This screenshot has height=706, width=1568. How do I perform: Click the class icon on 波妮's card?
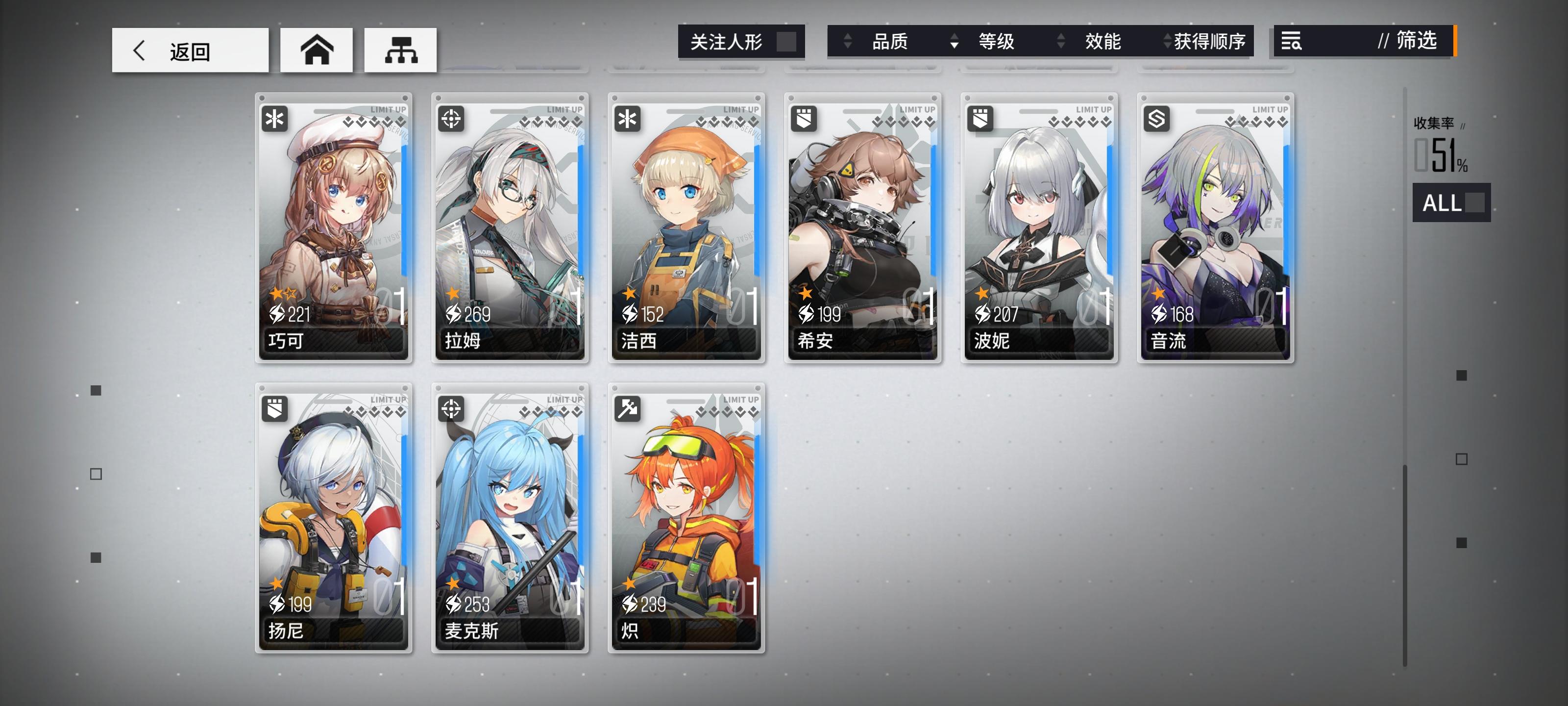pos(980,119)
